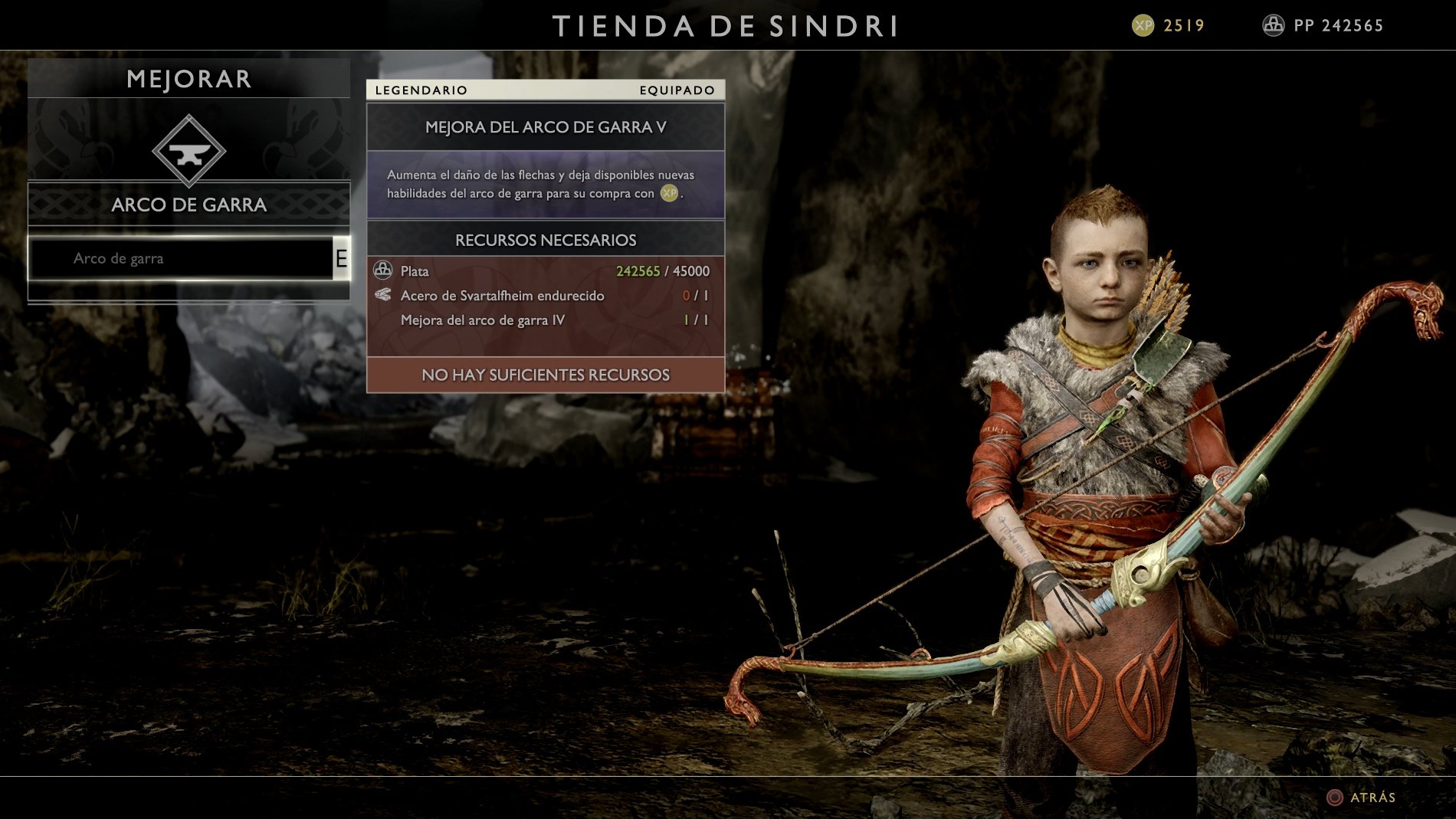Screen dimensions: 1456x819
Task: Click the XP coin icon in the top bar
Action: tap(1143, 24)
